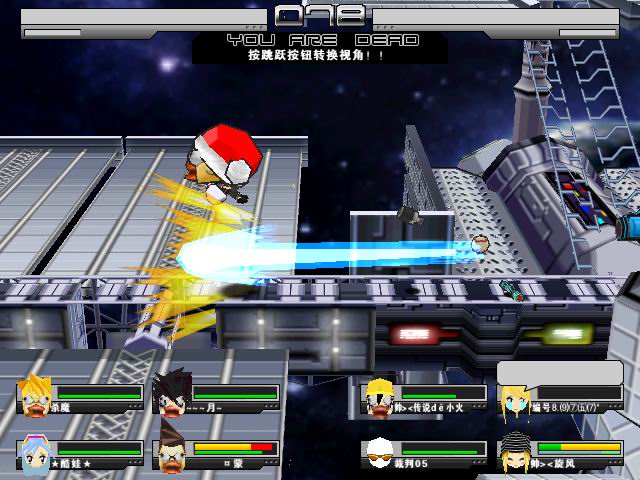Select the blonde crying player portrait 编号8
The width and height of the screenshot is (640, 480).
point(516,400)
